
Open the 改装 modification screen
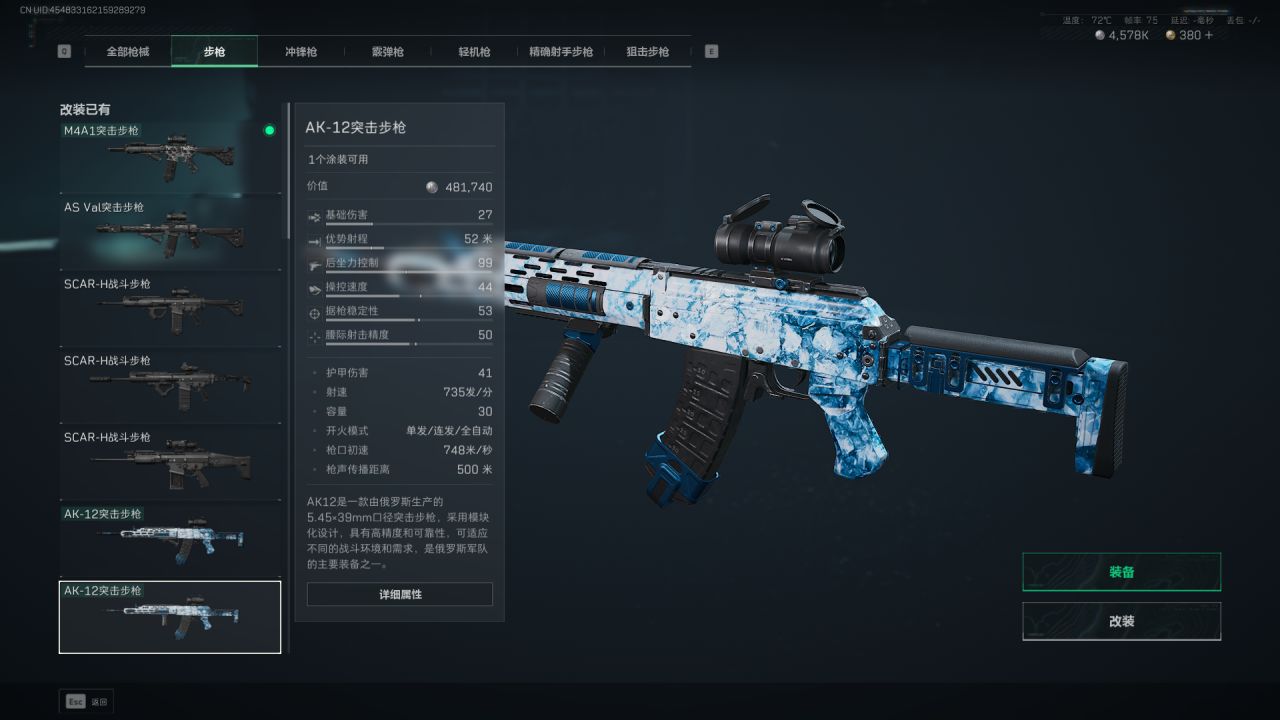tap(1121, 621)
